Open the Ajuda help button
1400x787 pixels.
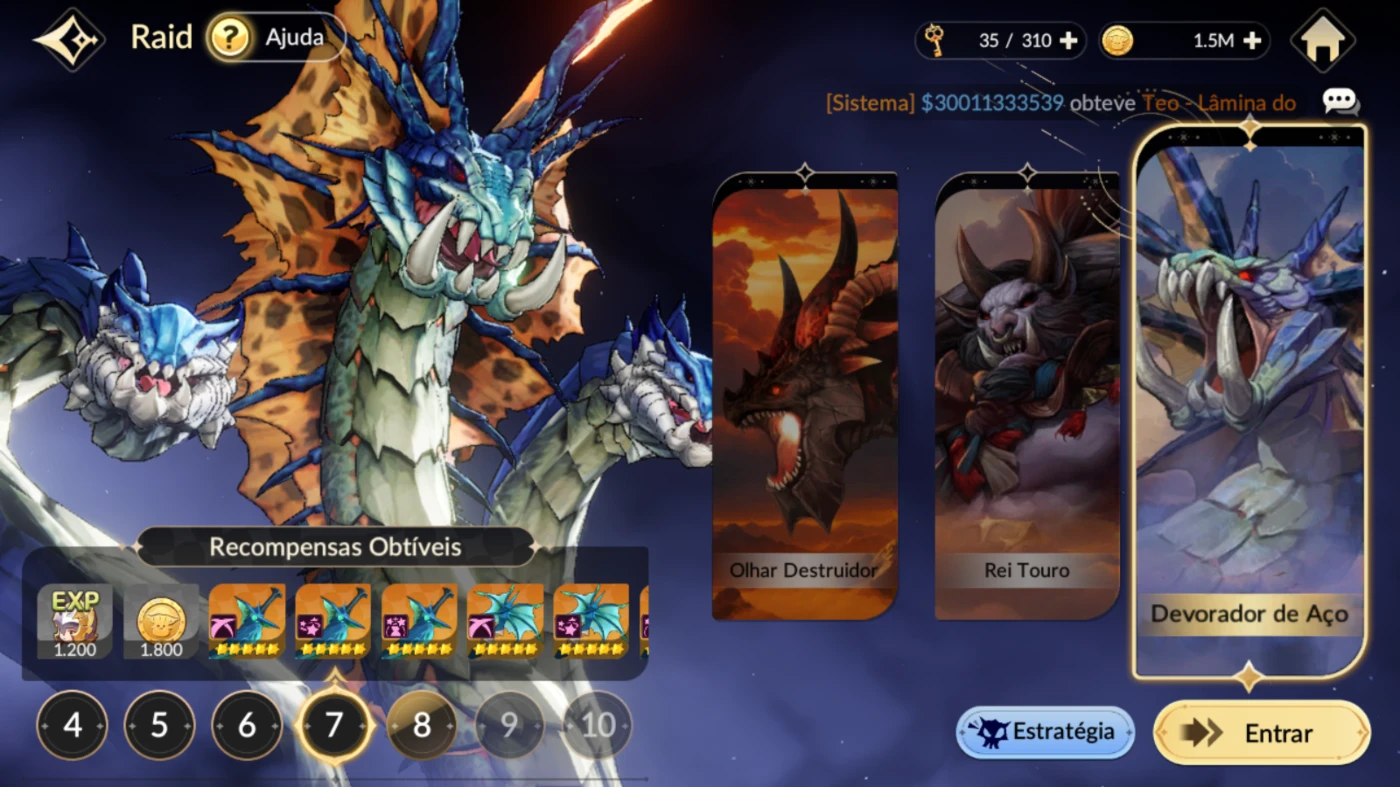pyautogui.click(x=276, y=38)
